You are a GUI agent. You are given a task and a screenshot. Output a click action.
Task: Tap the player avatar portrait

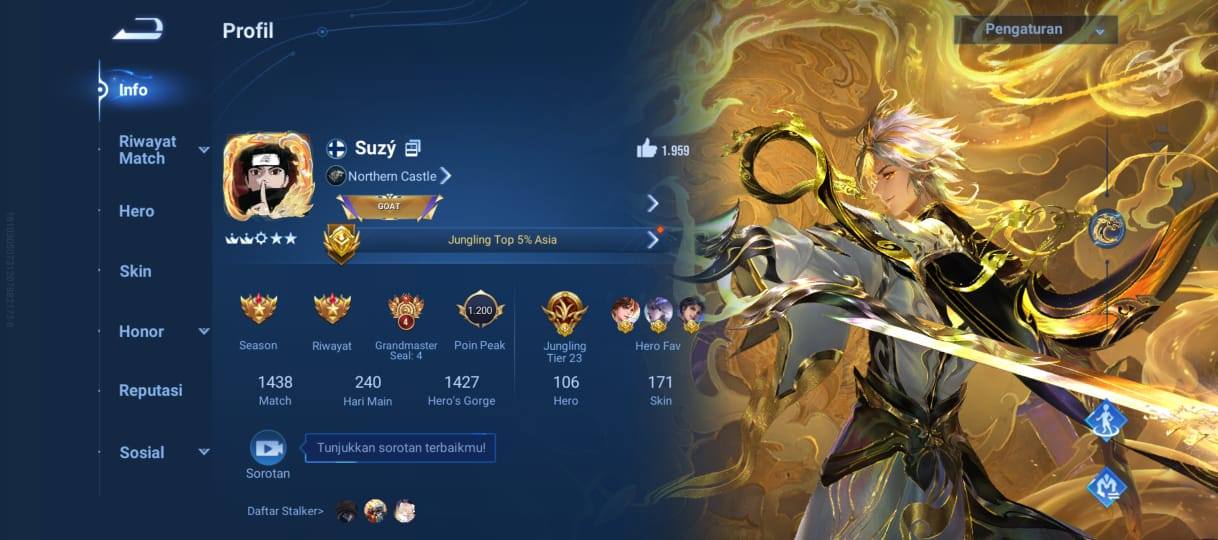(x=267, y=176)
